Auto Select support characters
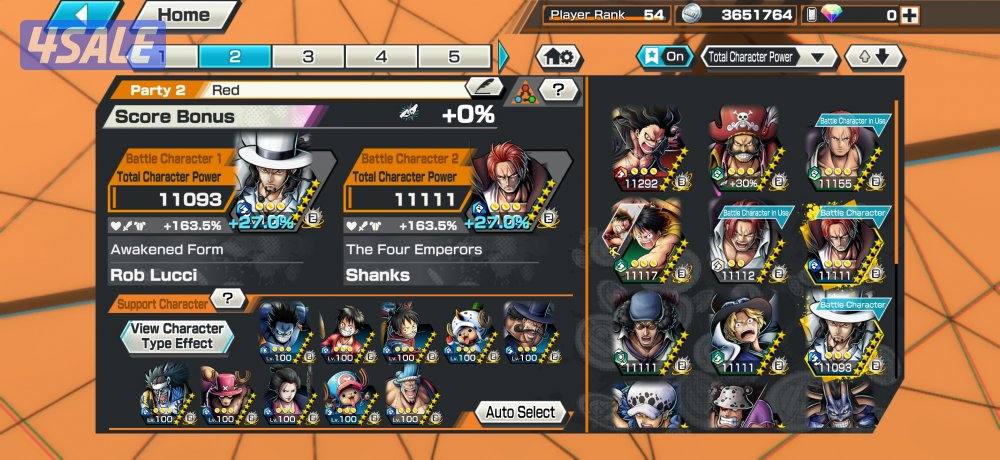The image size is (1000, 460). pyautogui.click(x=520, y=412)
